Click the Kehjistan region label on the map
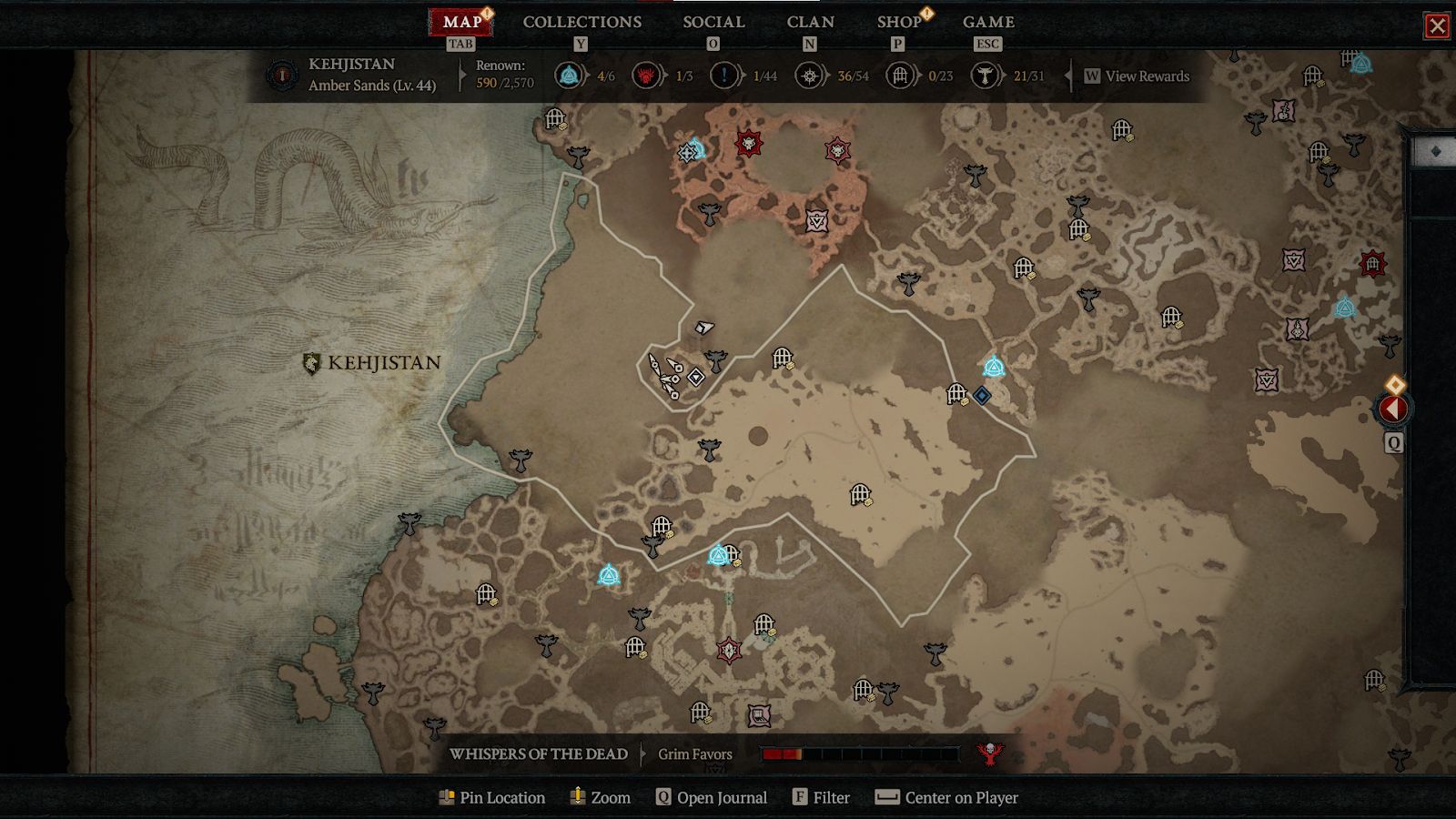The width and height of the screenshot is (1456, 819). point(372,363)
